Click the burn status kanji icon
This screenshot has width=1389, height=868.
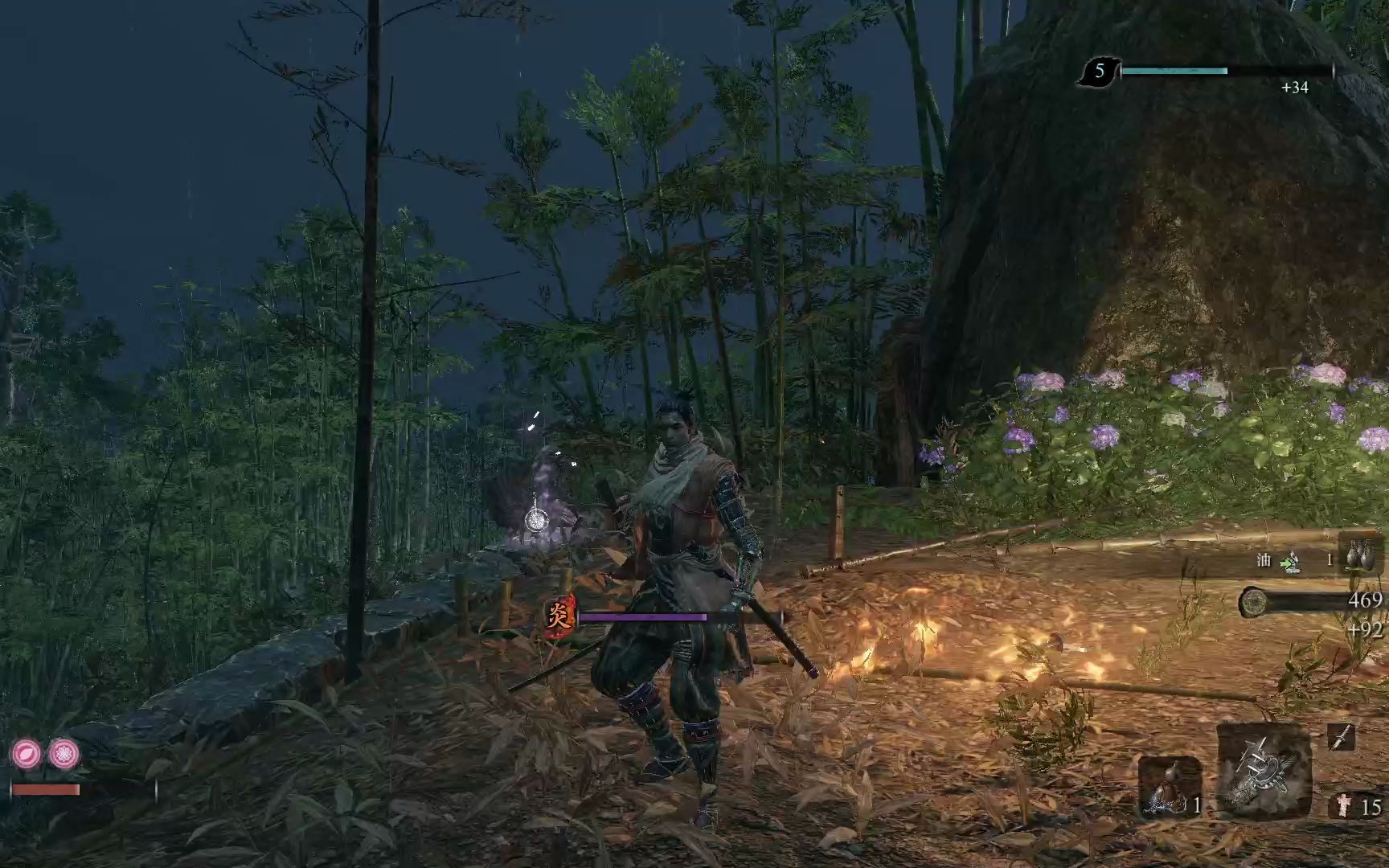(560, 616)
